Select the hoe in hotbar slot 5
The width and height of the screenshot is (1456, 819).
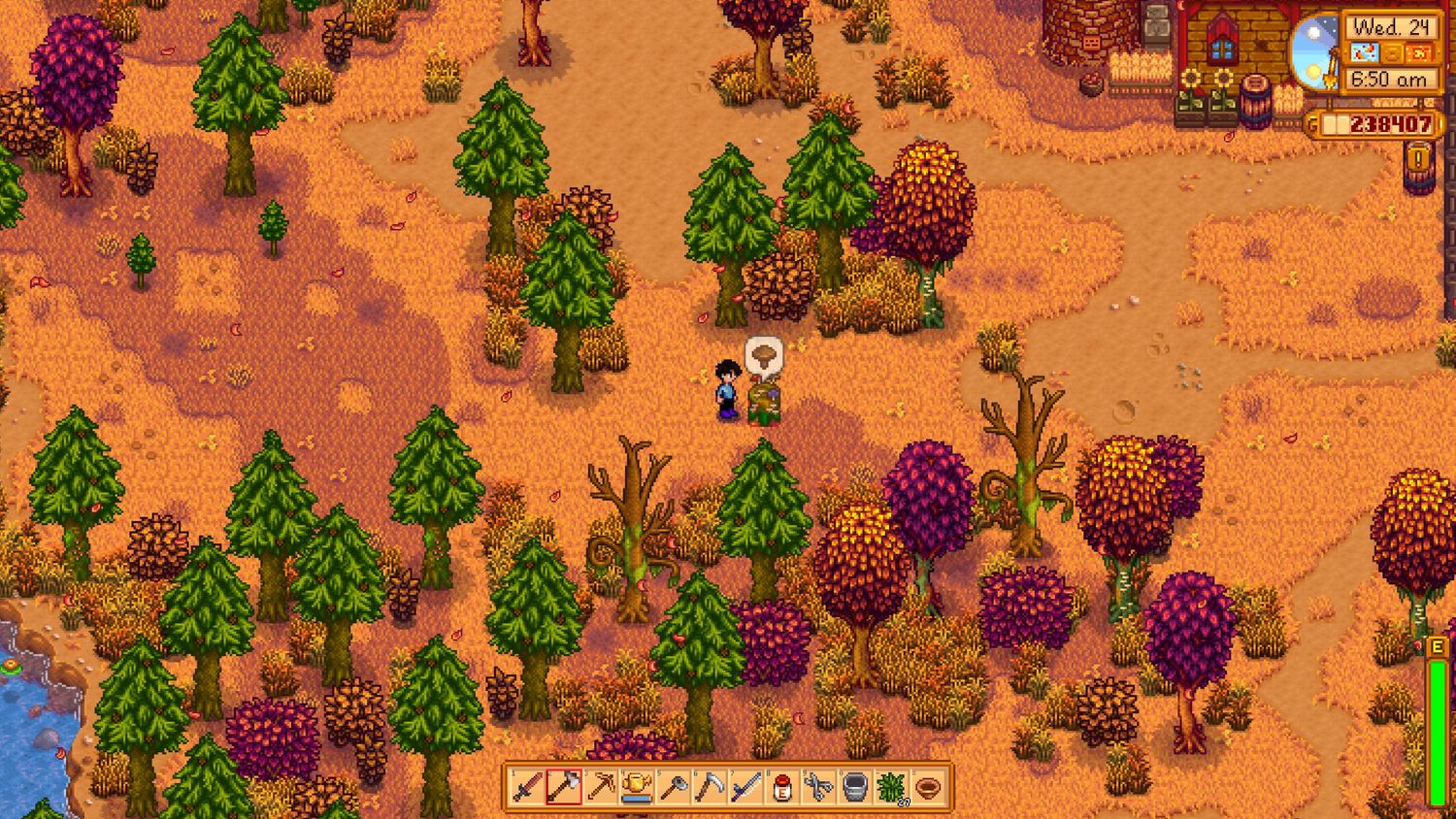(673, 787)
